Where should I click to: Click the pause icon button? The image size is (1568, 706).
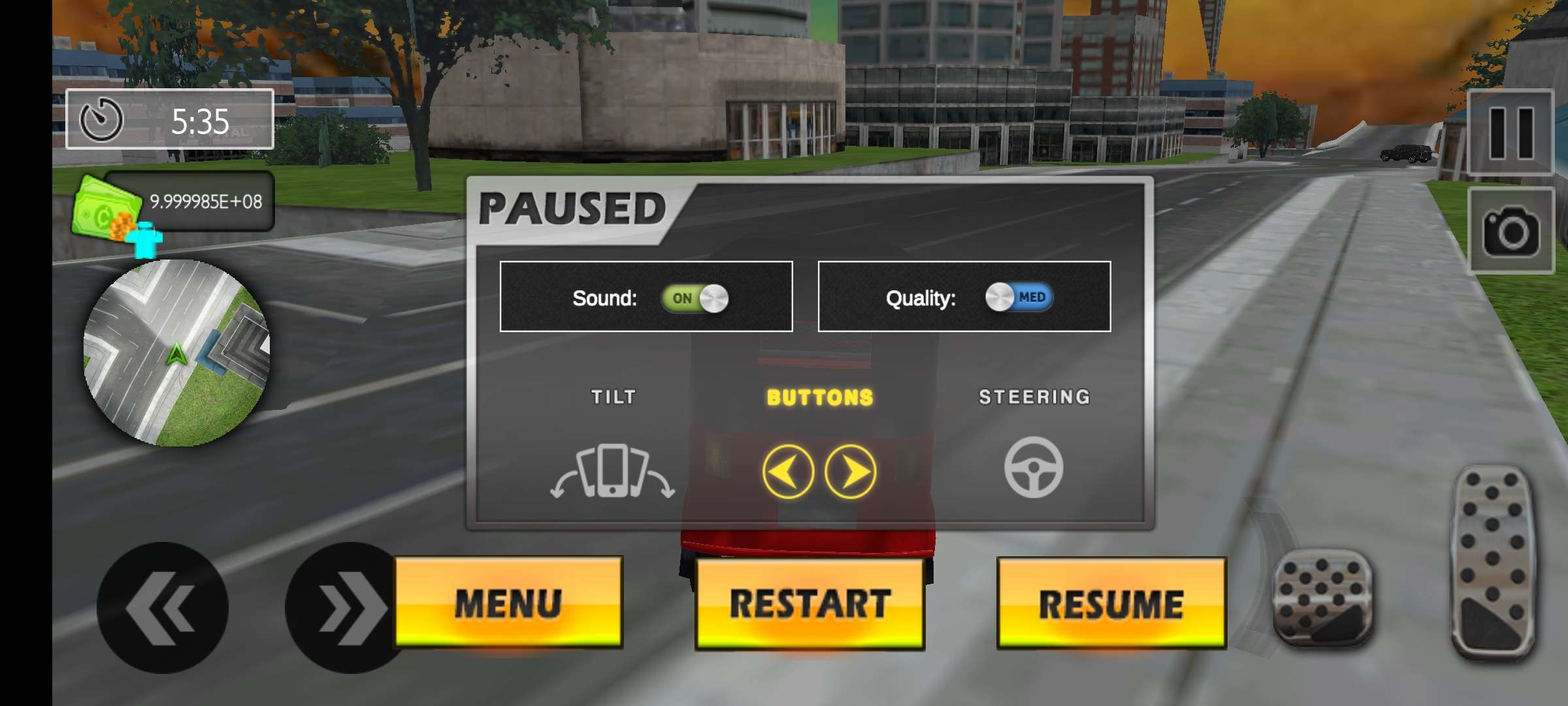[x=1511, y=133]
